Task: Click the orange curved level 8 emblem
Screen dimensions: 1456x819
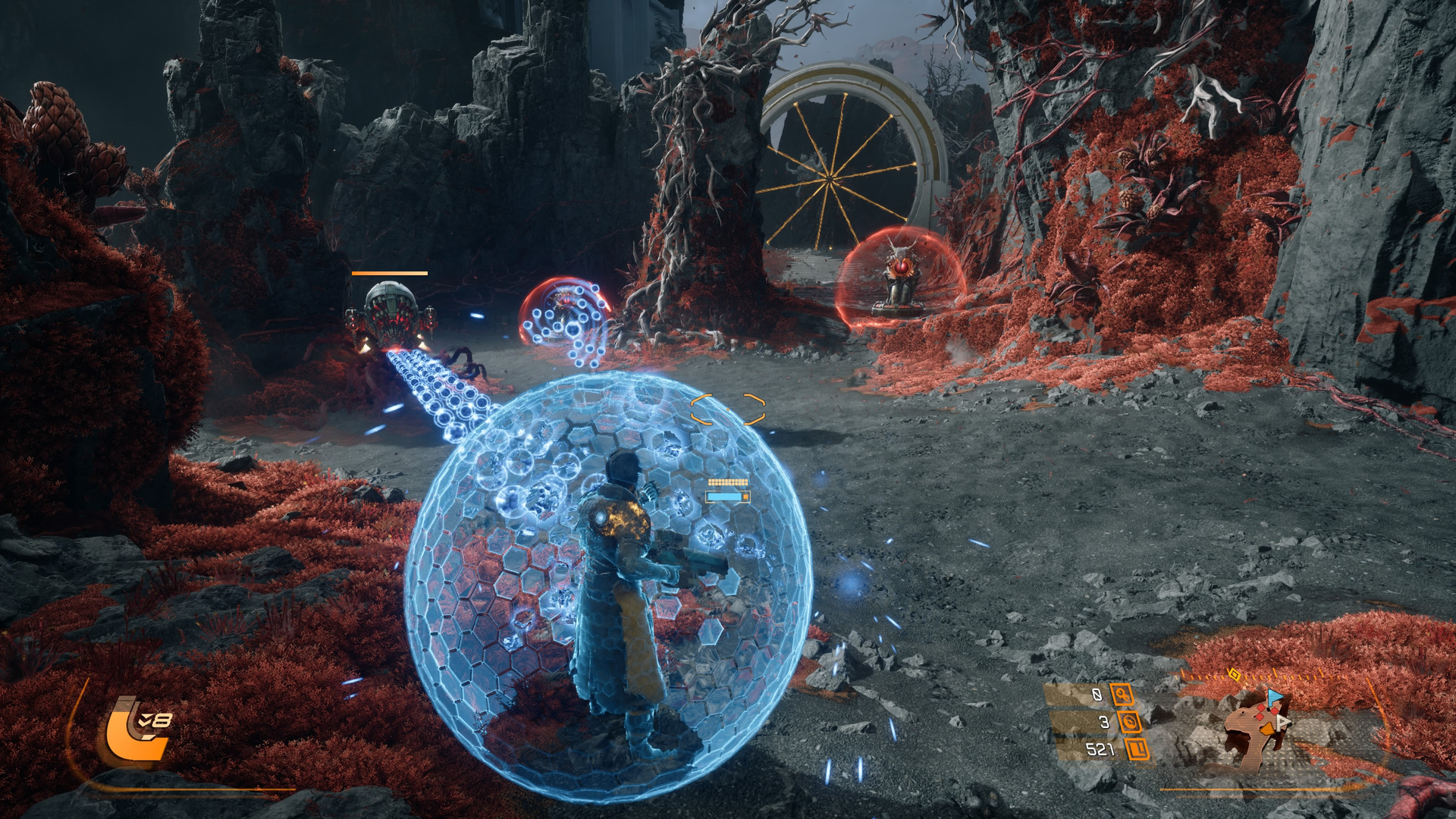Action: 135,730
